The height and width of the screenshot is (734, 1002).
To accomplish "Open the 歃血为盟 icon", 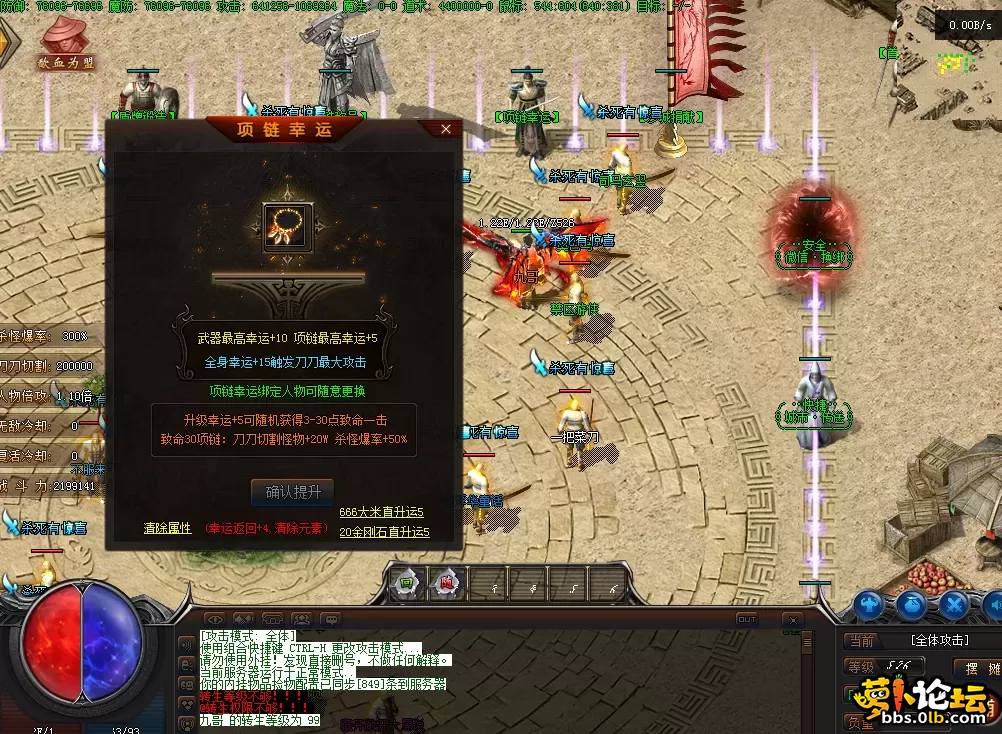I will (67, 45).
